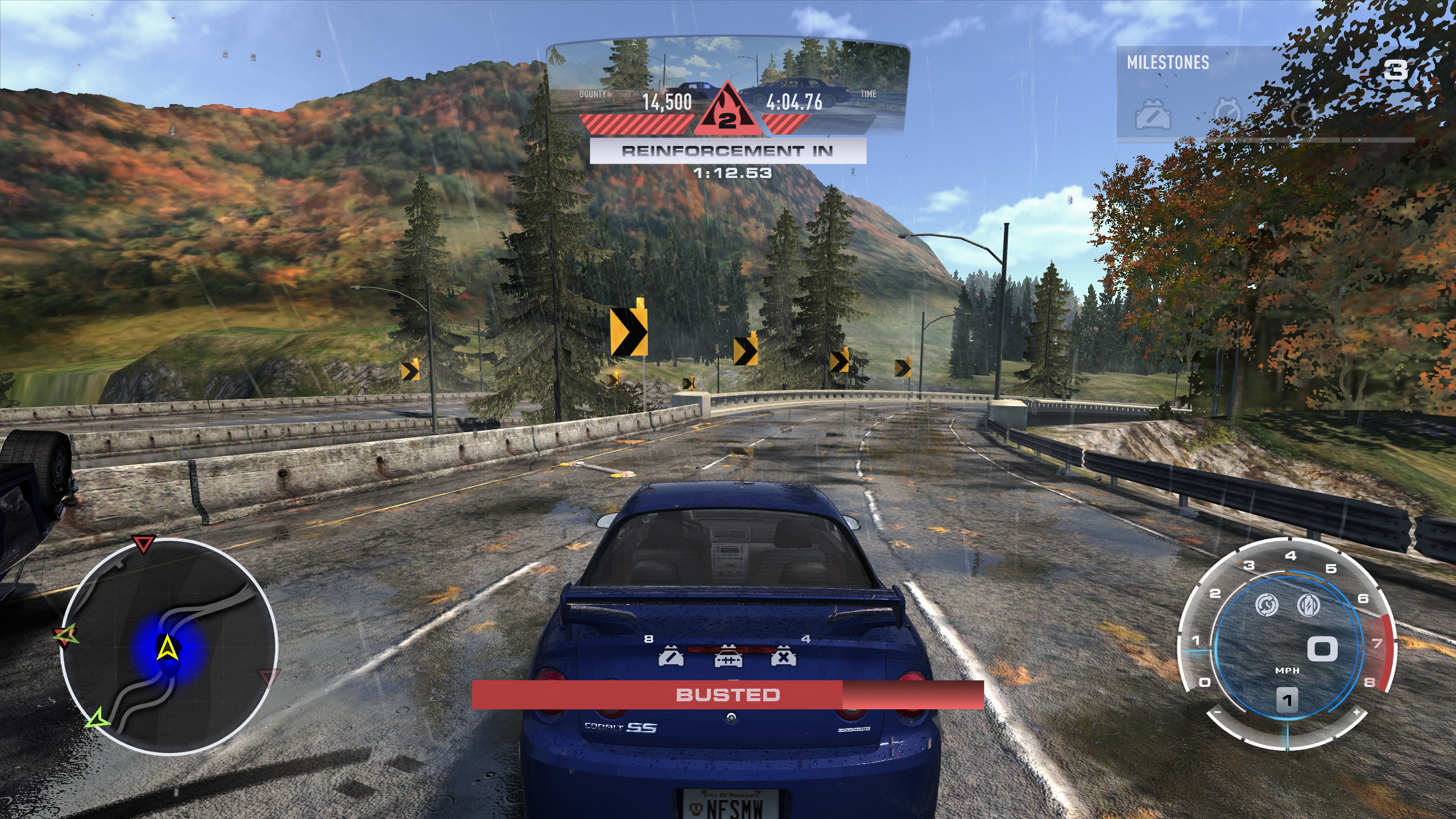Activate the Speedbreaker icon in the tachometer
This screenshot has width=1456, height=819.
tap(1267, 605)
